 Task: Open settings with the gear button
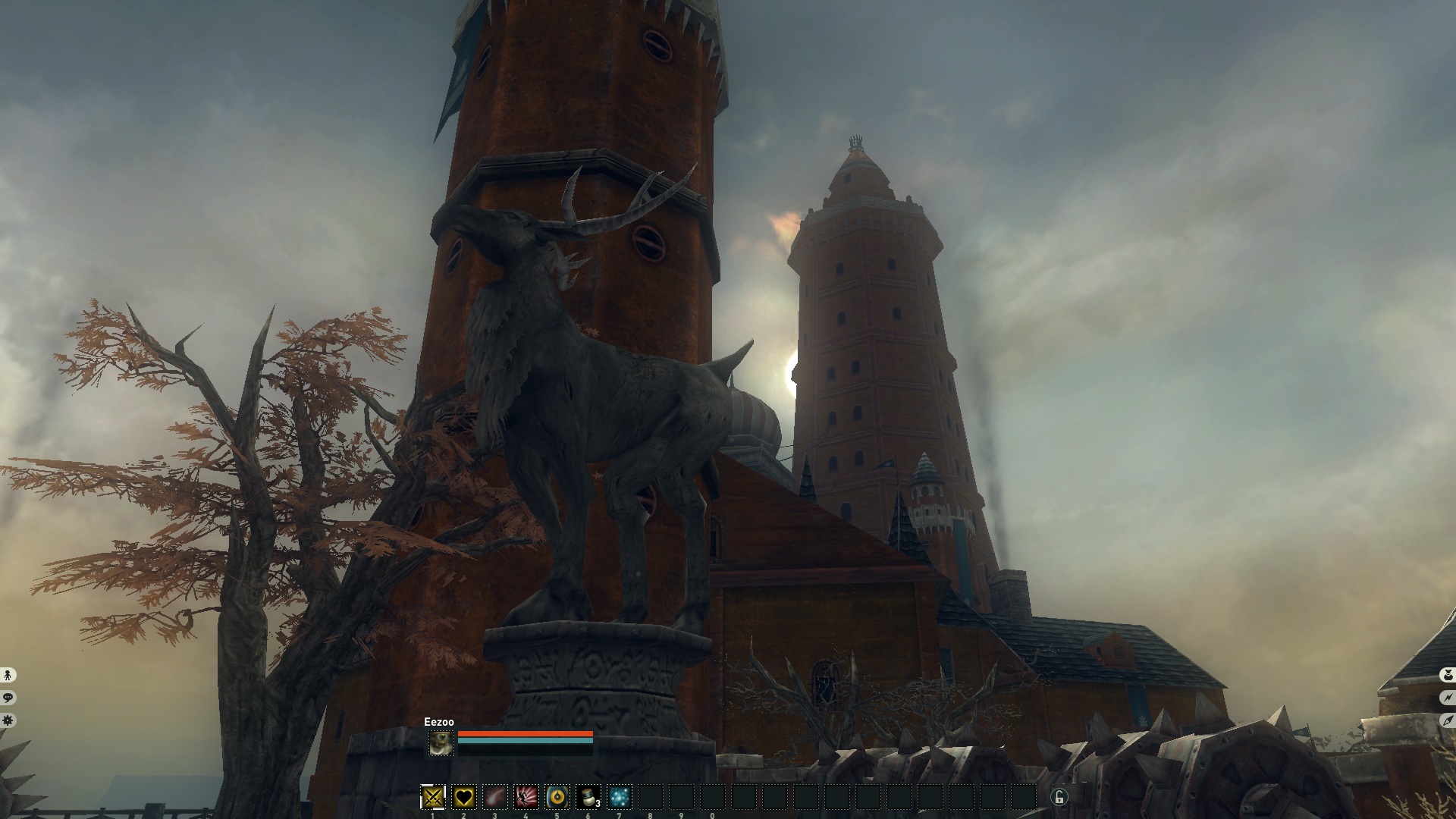click(8, 720)
